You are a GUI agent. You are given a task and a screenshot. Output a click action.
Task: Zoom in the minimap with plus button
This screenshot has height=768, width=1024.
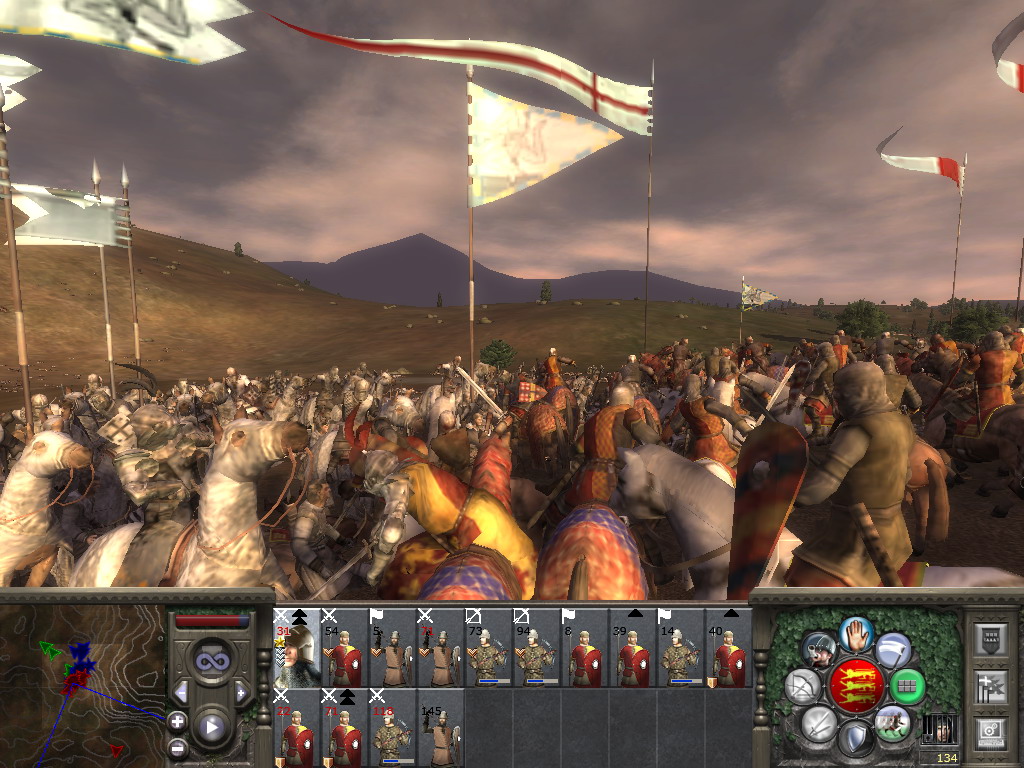[x=177, y=720]
